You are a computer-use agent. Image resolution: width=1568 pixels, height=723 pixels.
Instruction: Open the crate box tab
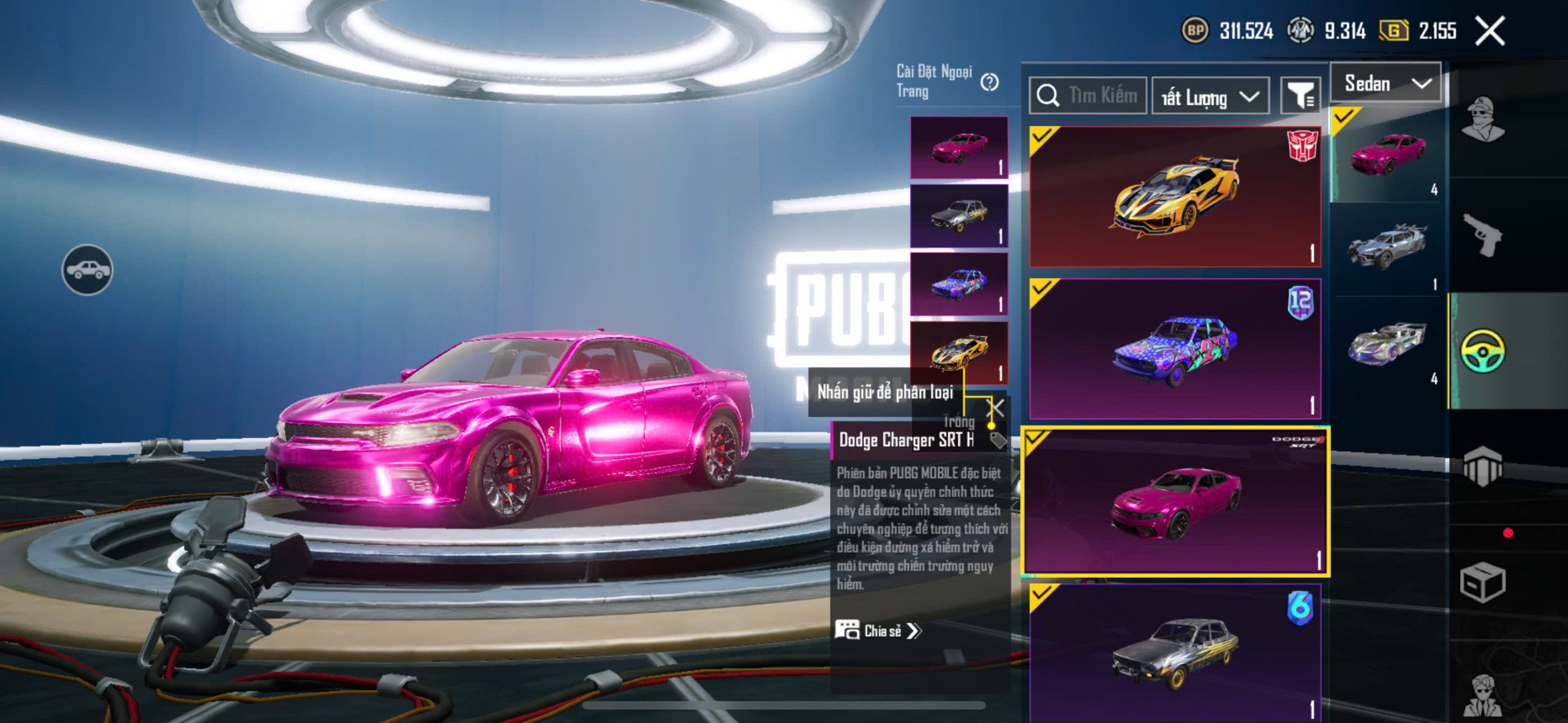click(1482, 582)
